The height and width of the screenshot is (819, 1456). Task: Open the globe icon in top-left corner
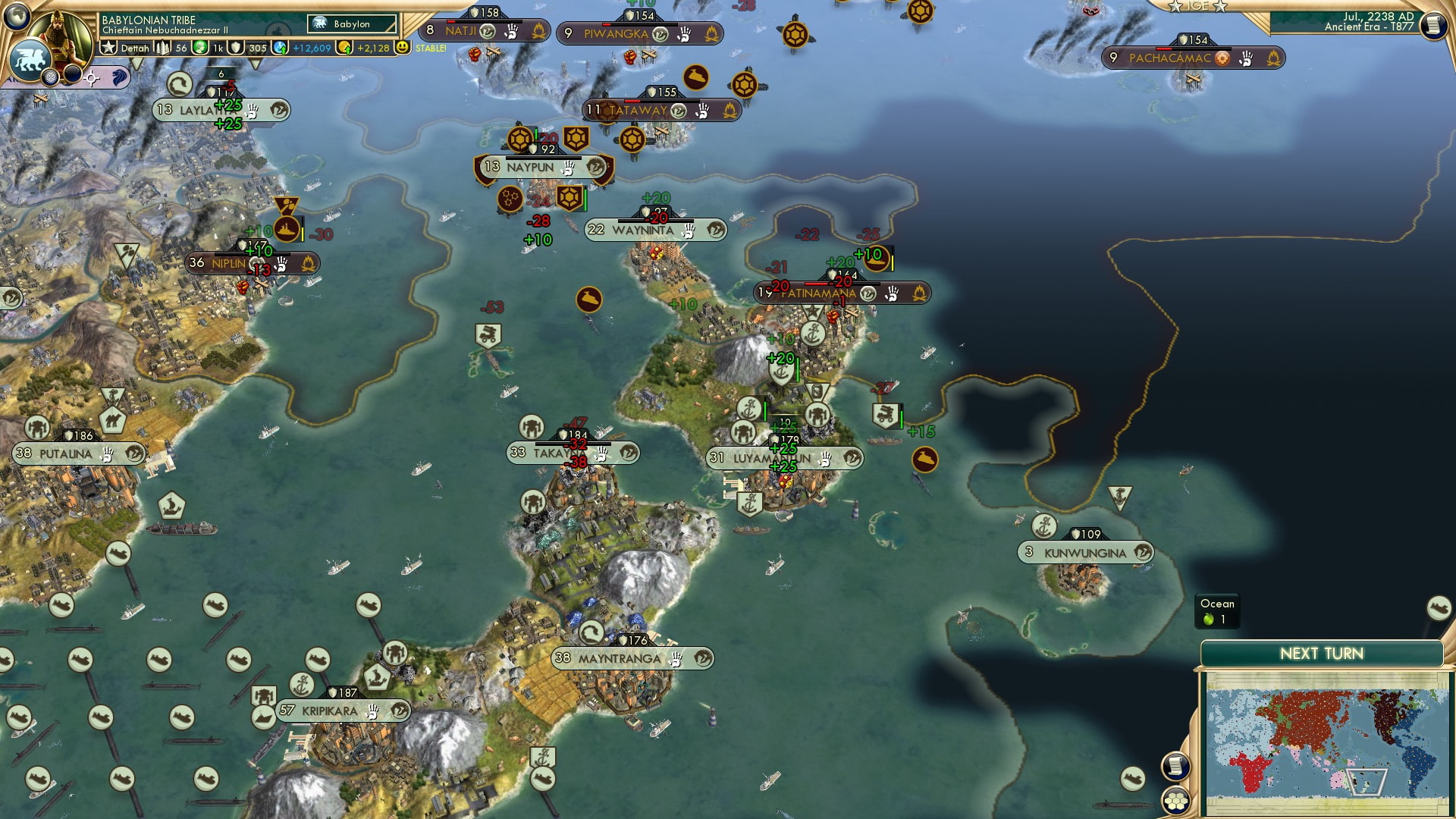(x=15, y=15)
